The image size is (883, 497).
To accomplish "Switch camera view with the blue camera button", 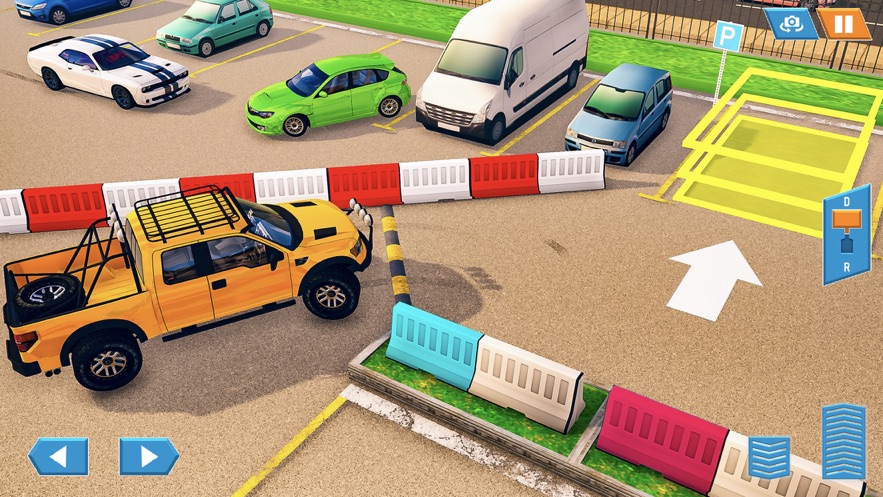I will [x=791, y=23].
